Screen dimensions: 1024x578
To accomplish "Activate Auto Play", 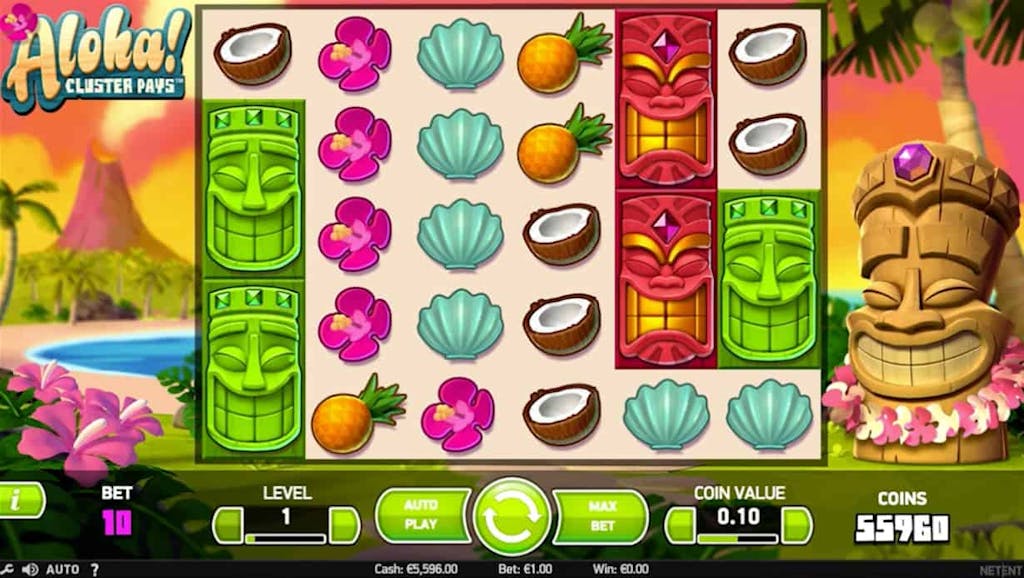I will tap(421, 514).
